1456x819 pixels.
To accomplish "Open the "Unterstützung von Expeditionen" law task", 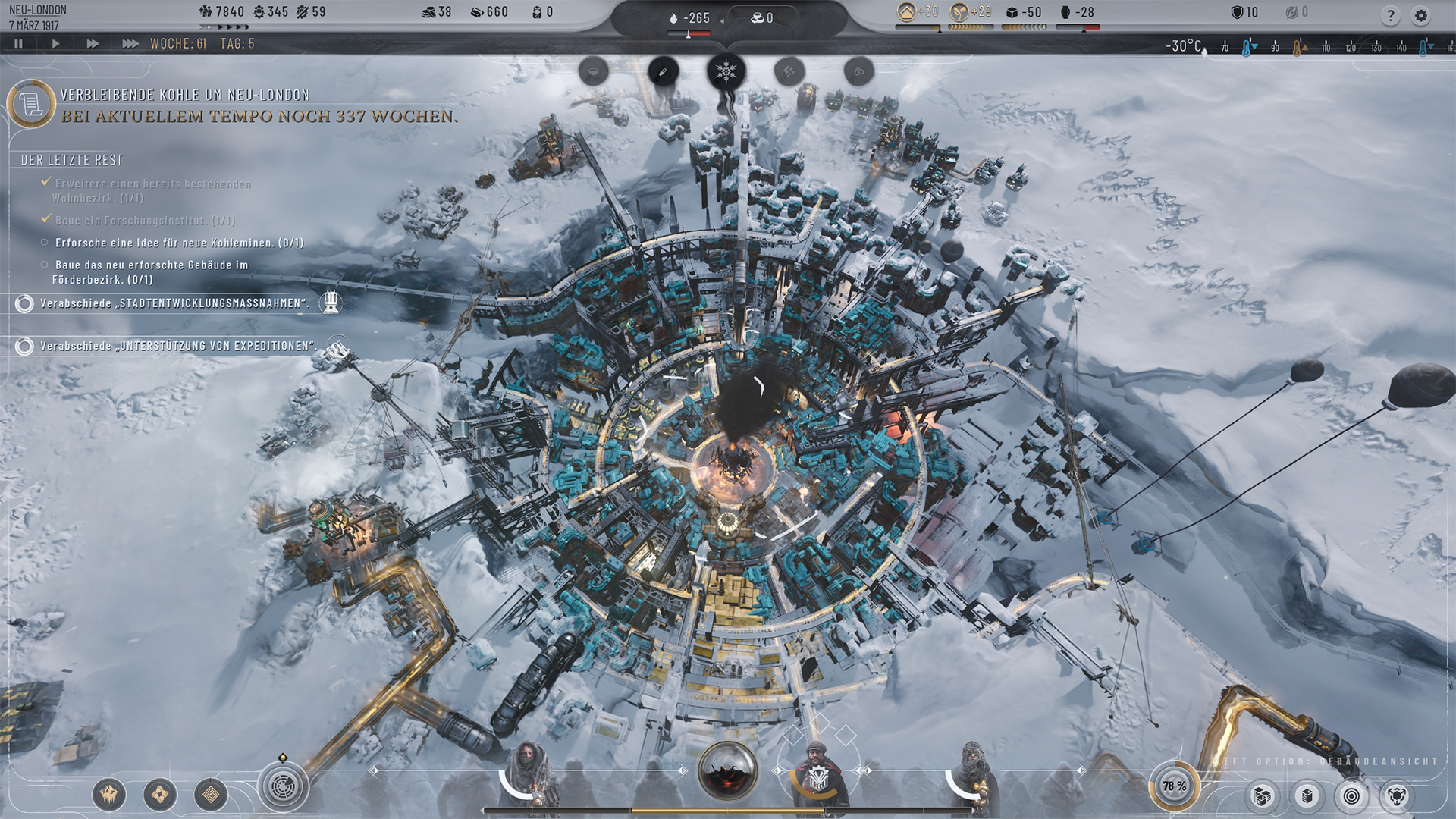I will tap(177, 346).
